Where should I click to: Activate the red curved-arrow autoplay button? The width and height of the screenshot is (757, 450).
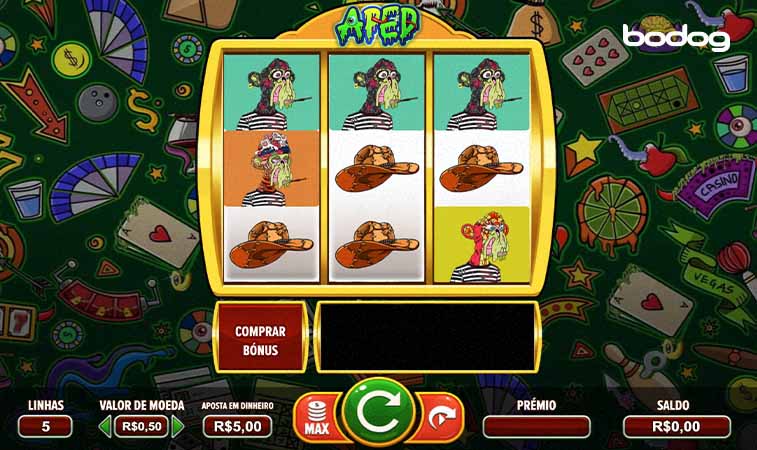tap(440, 416)
